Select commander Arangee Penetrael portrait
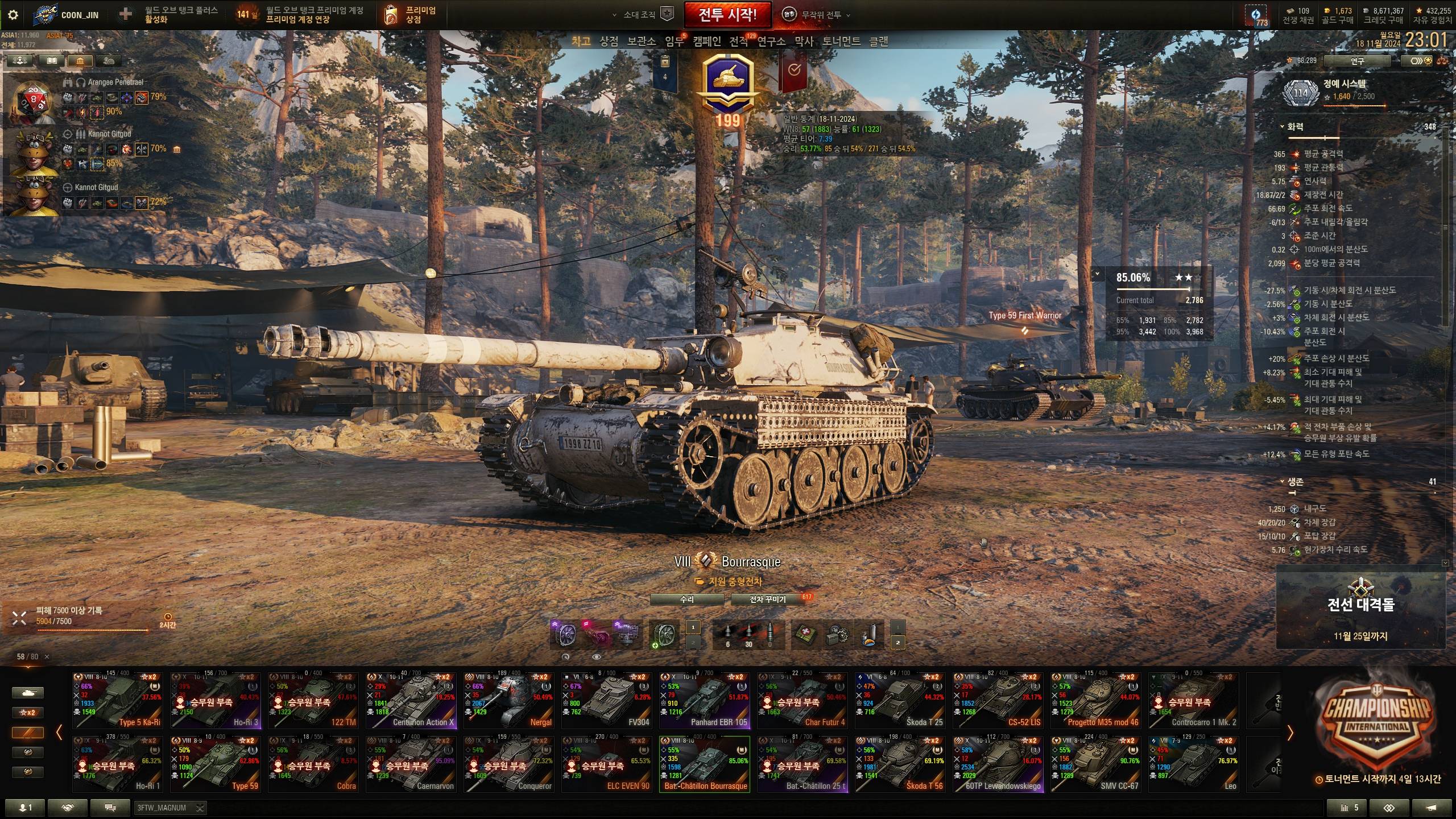The height and width of the screenshot is (819, 1456). (31, 101)
